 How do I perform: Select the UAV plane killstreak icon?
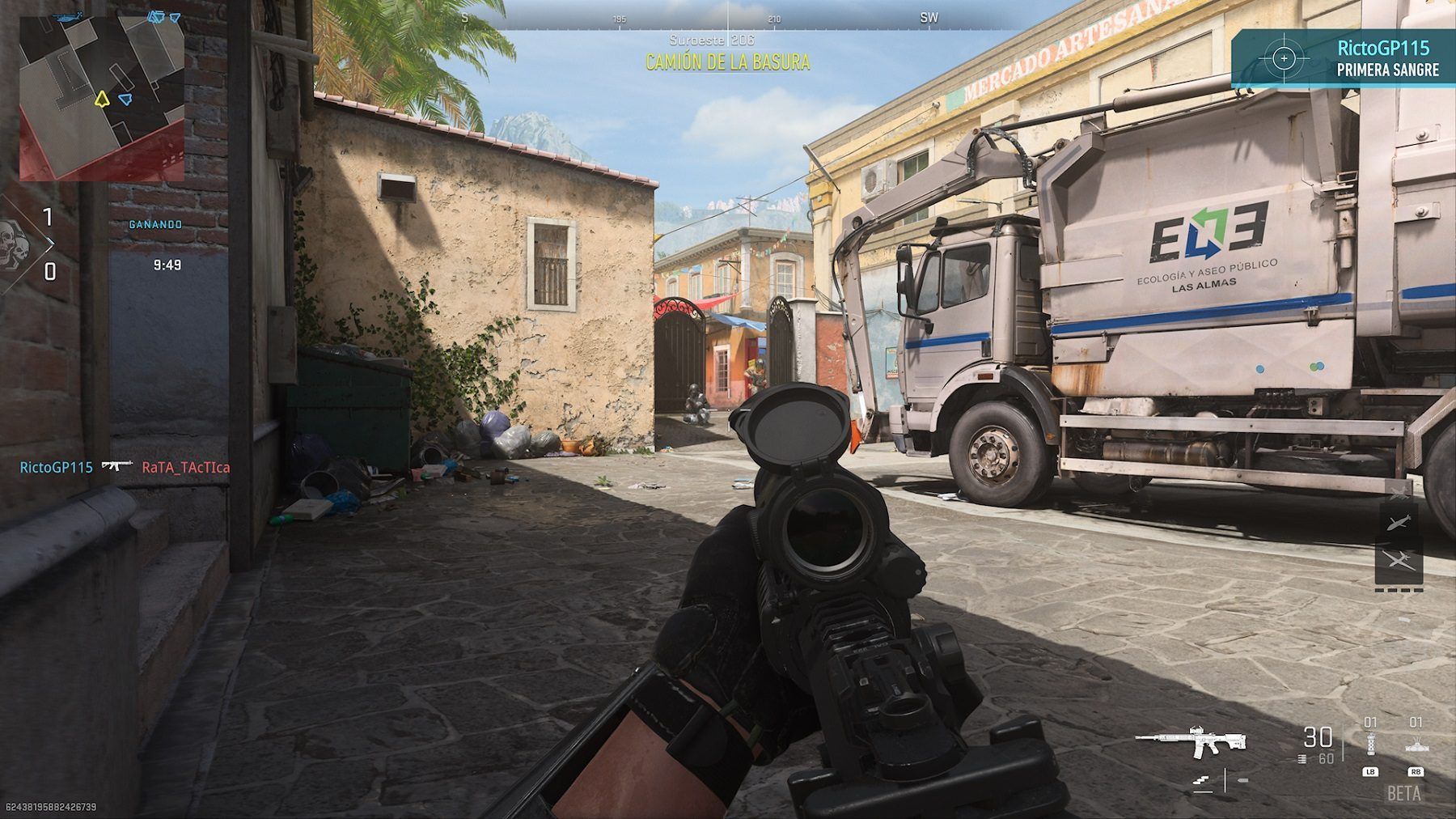click(x=1399, y=560)
